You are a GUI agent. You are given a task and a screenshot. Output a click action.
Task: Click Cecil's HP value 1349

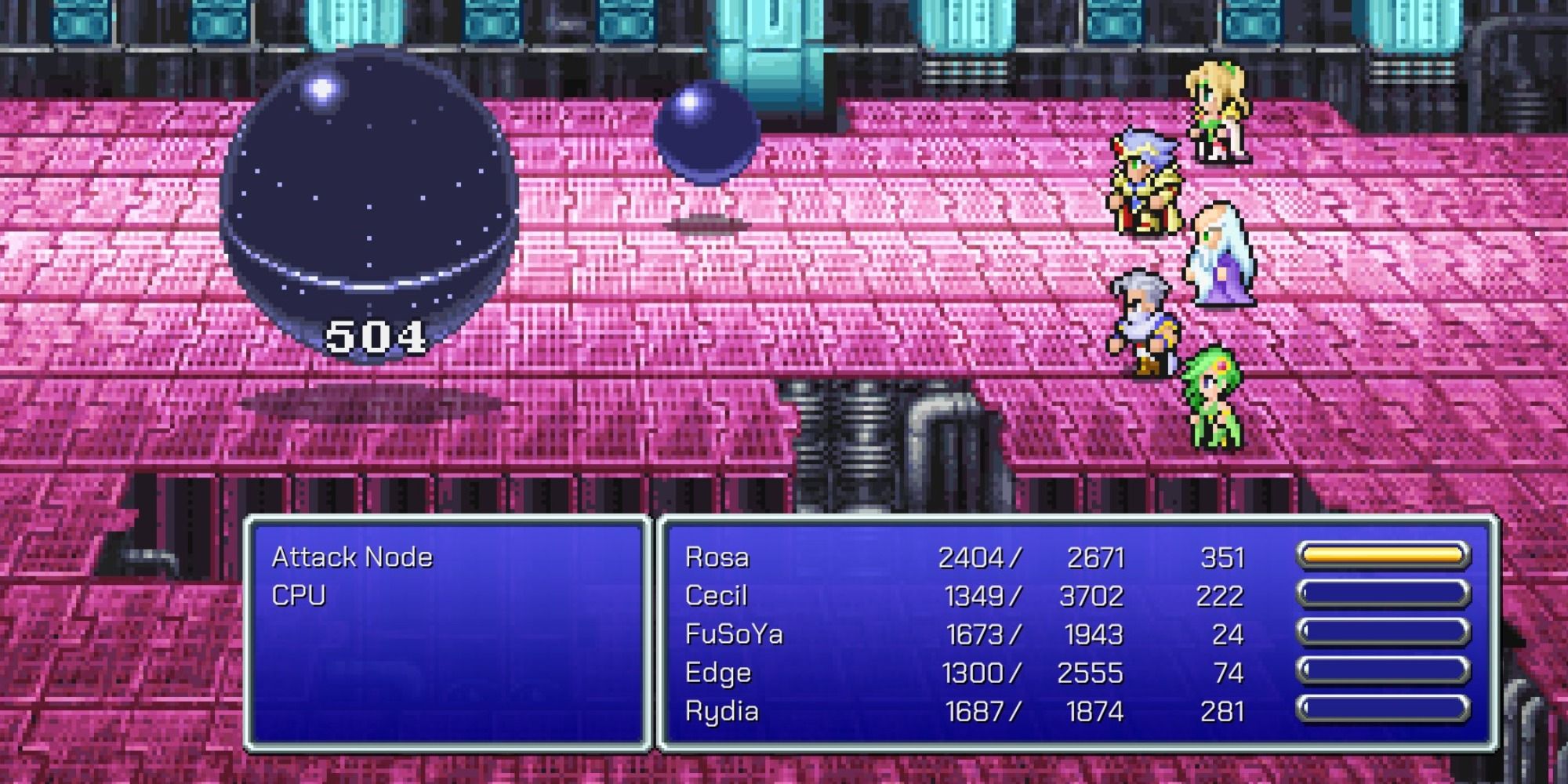tap(982, 595)
